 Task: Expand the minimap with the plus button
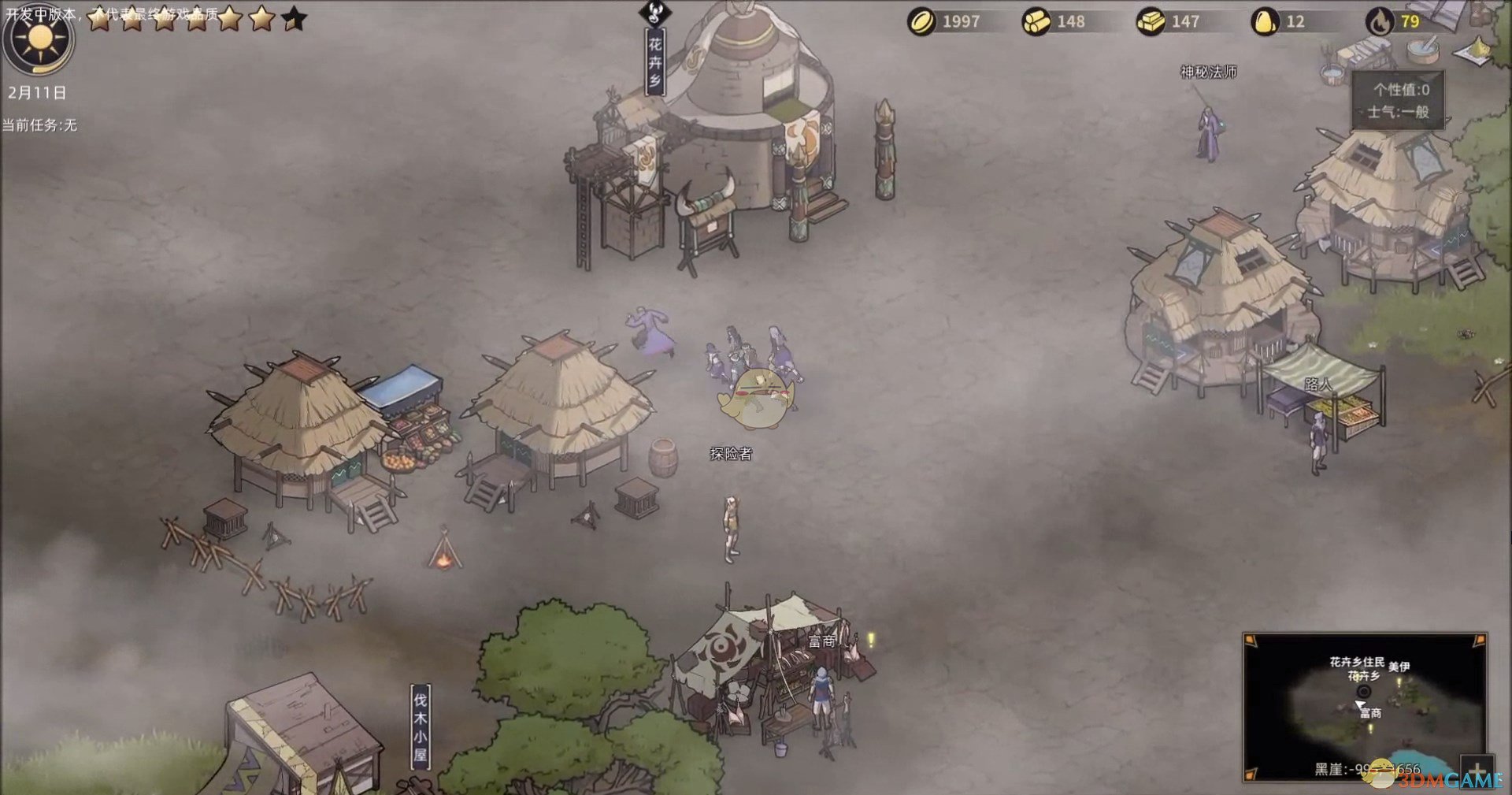pyautogui.click(x=1476, y=770)
